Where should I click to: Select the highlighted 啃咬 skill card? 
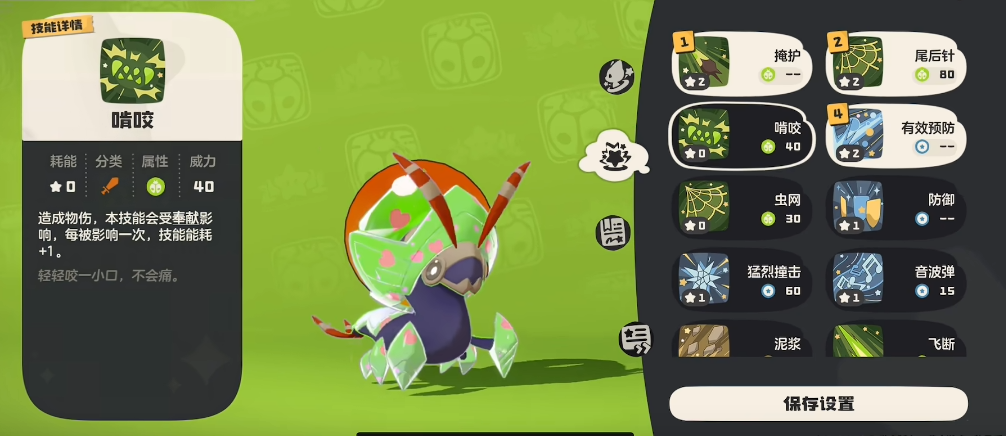tap(741, 134)
